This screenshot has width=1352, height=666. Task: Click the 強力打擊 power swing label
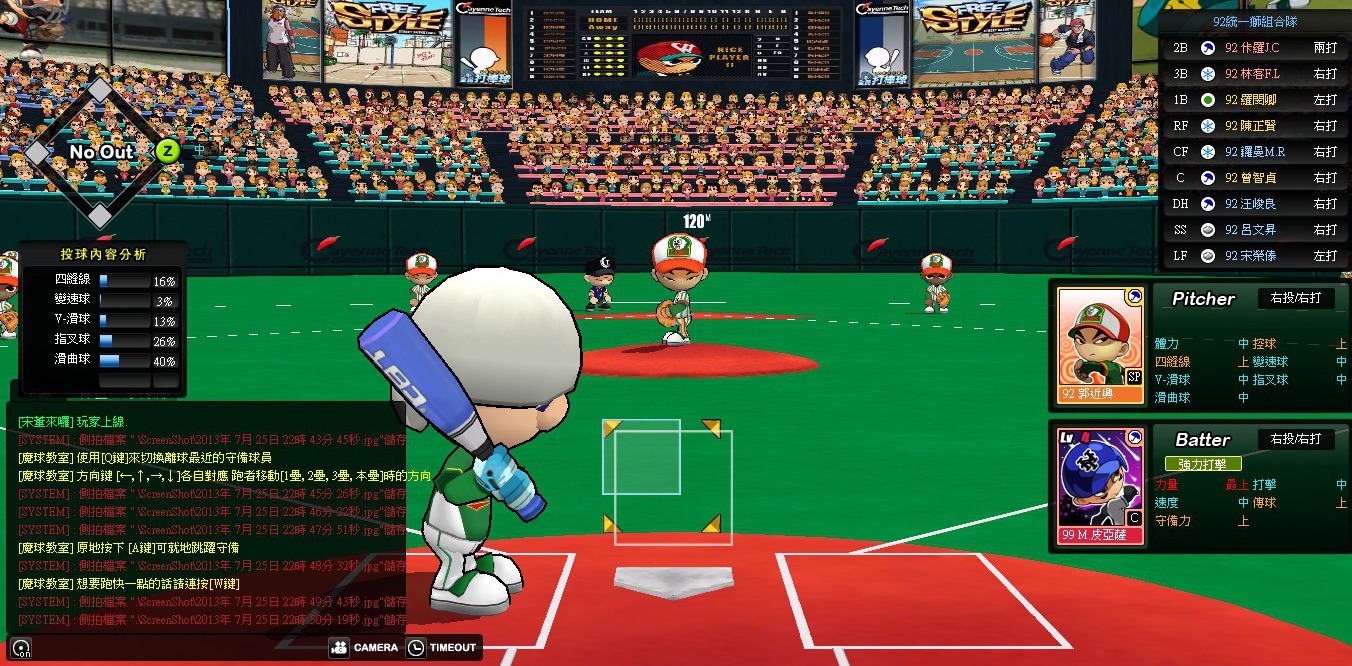click(1202, 464)
